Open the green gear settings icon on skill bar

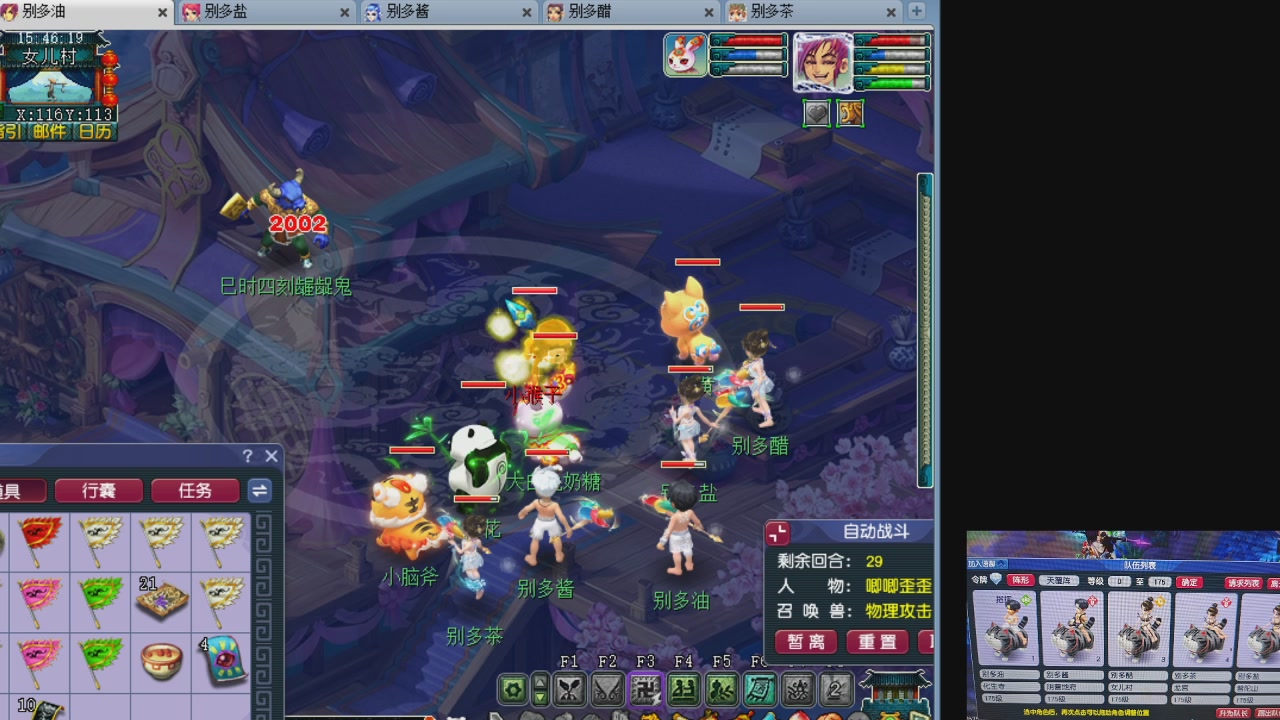513,690
